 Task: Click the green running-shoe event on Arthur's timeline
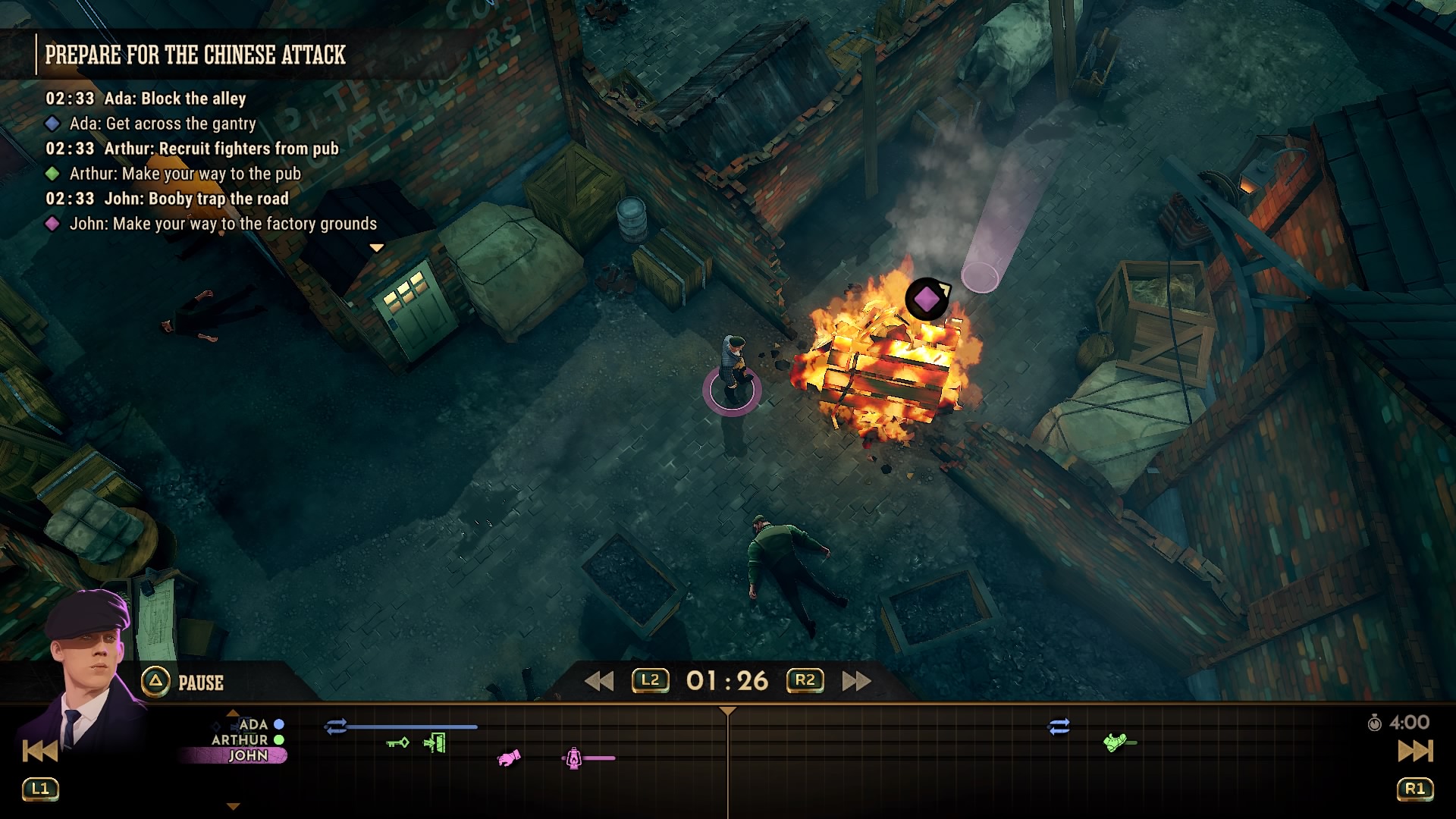1115,742
